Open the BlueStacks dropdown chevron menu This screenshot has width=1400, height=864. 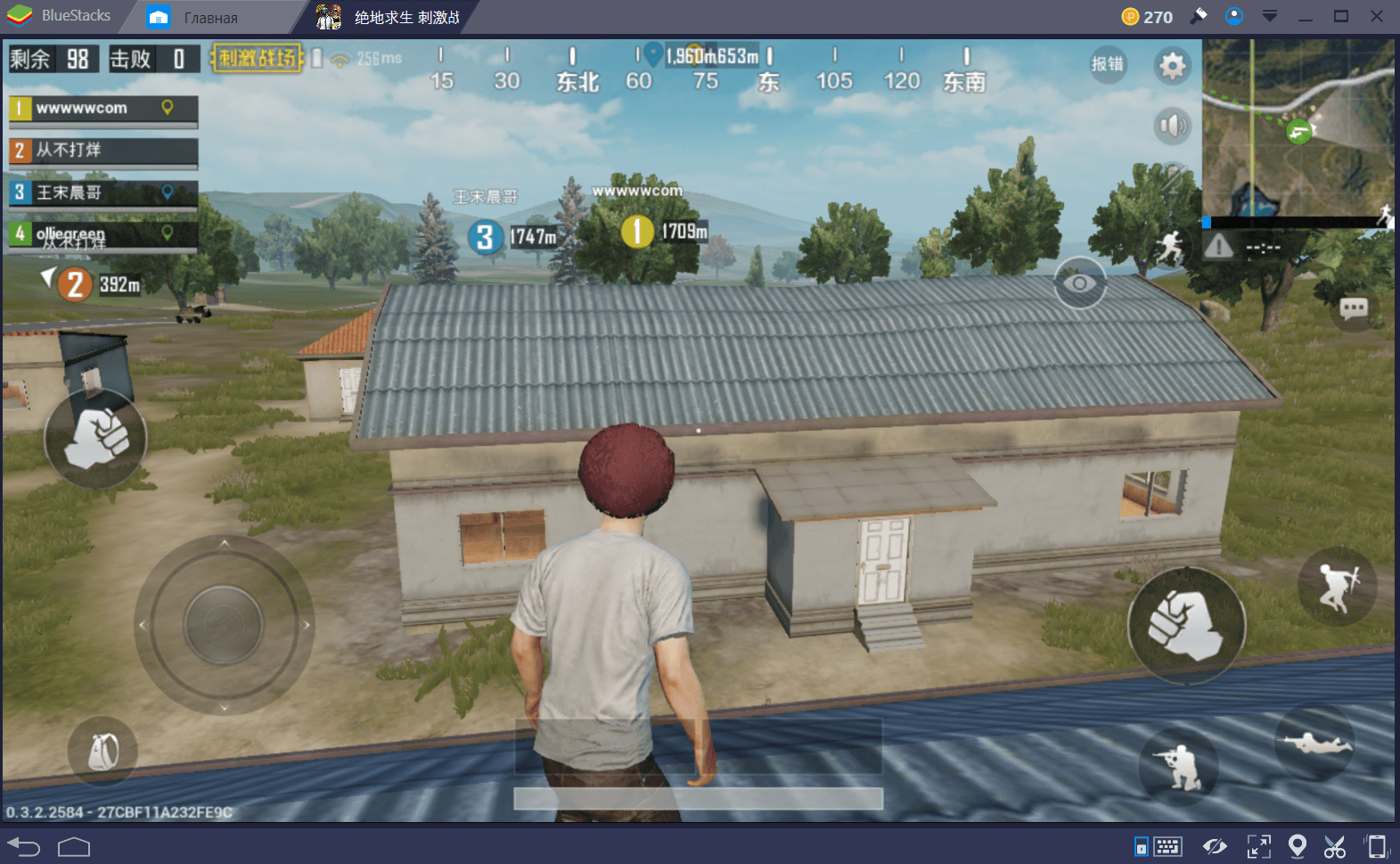click(x=1269, y=15)
